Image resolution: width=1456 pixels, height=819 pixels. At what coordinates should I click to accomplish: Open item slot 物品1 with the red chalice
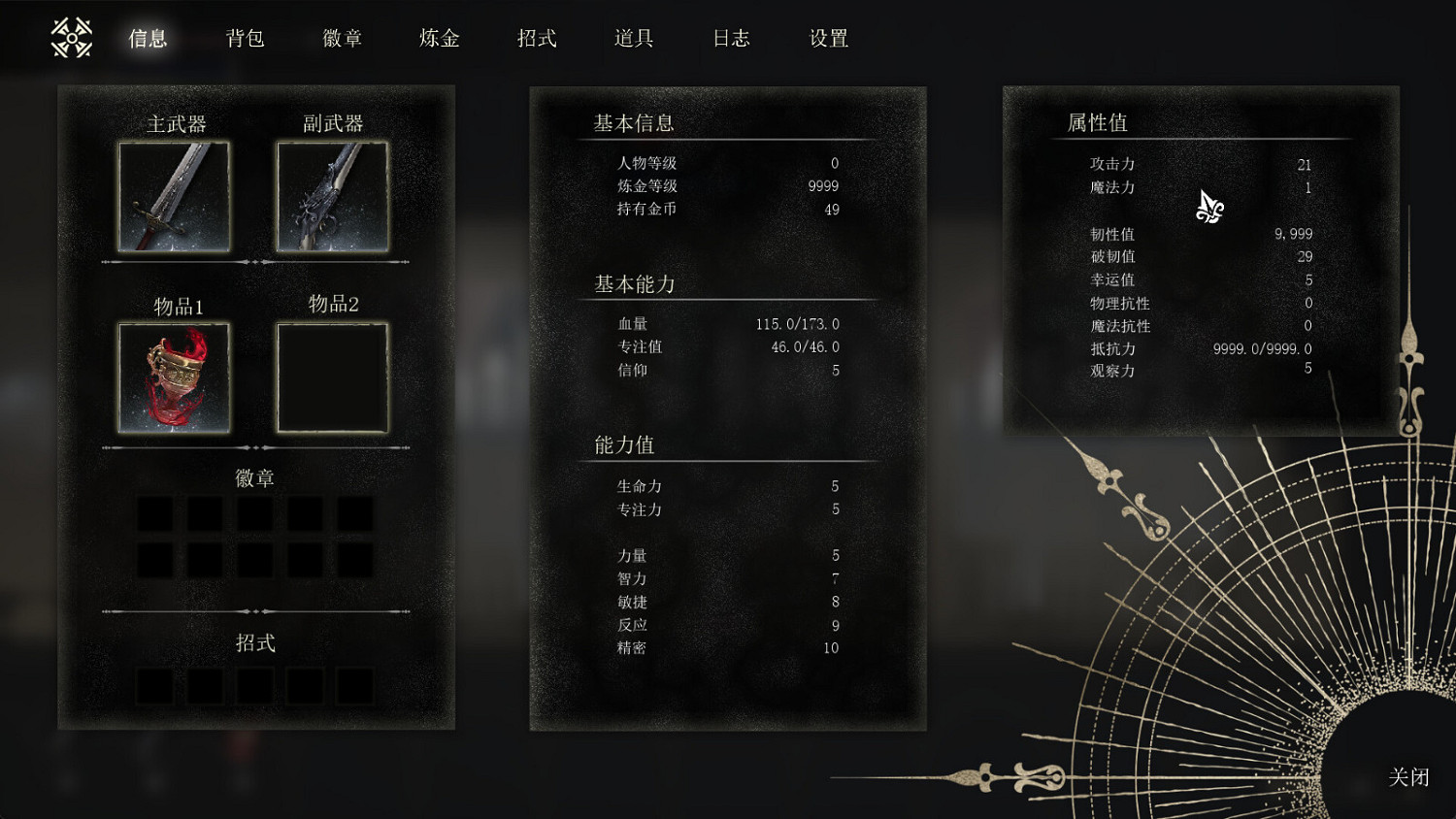(x=175, y=377)
